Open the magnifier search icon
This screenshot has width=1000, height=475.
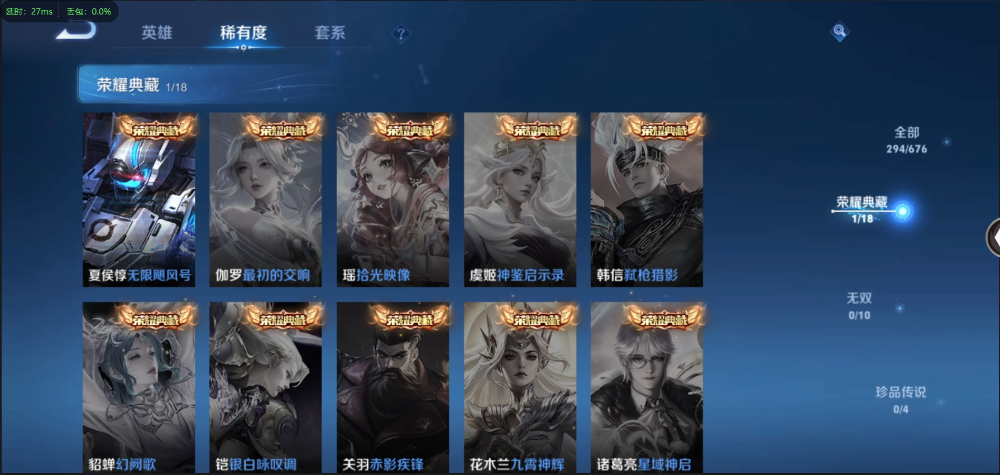click(x=840, y=32)
